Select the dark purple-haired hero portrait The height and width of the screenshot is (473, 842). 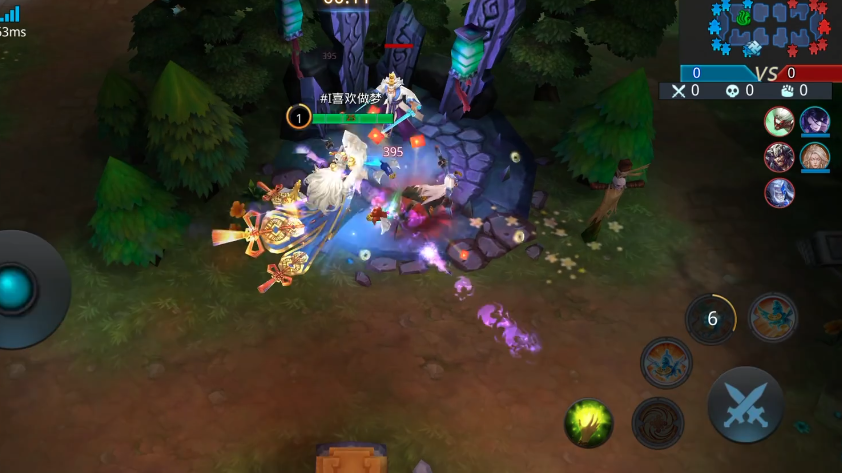coord(814,122)
